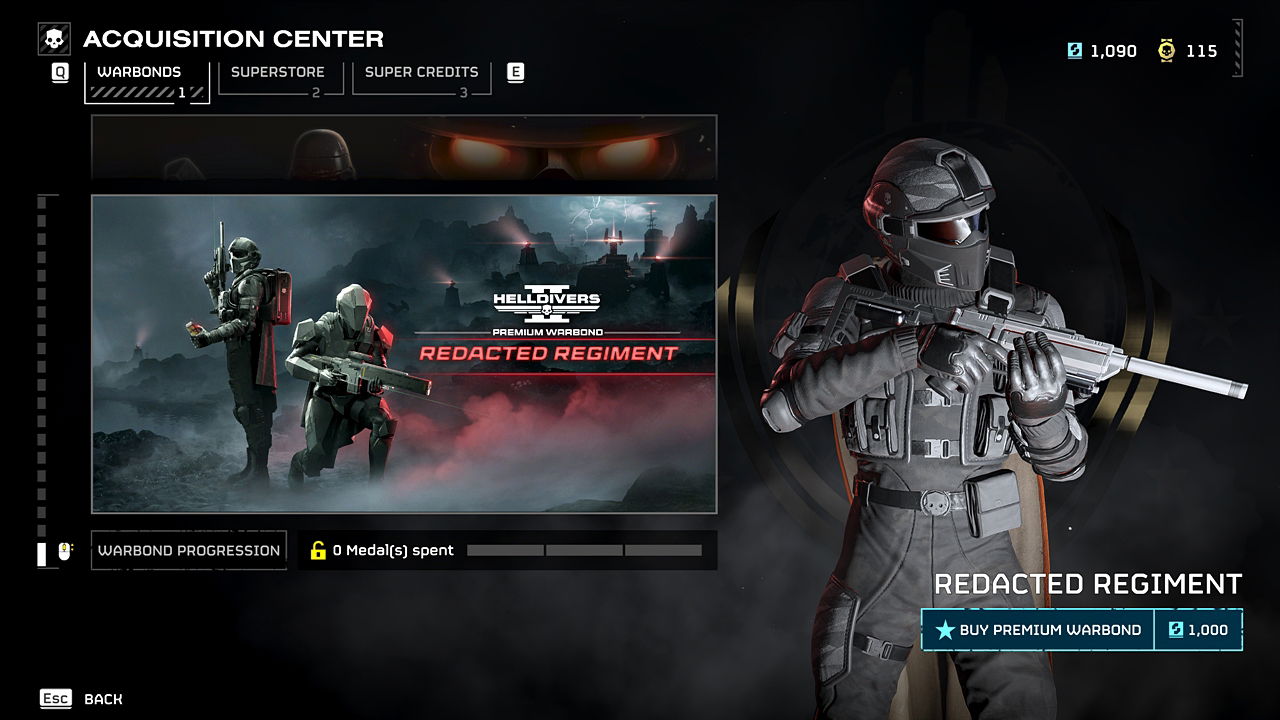Viewport: 1280px width, 720px height.
Task: Select the Redacted Regiment warbond banner
Action: 404,354
